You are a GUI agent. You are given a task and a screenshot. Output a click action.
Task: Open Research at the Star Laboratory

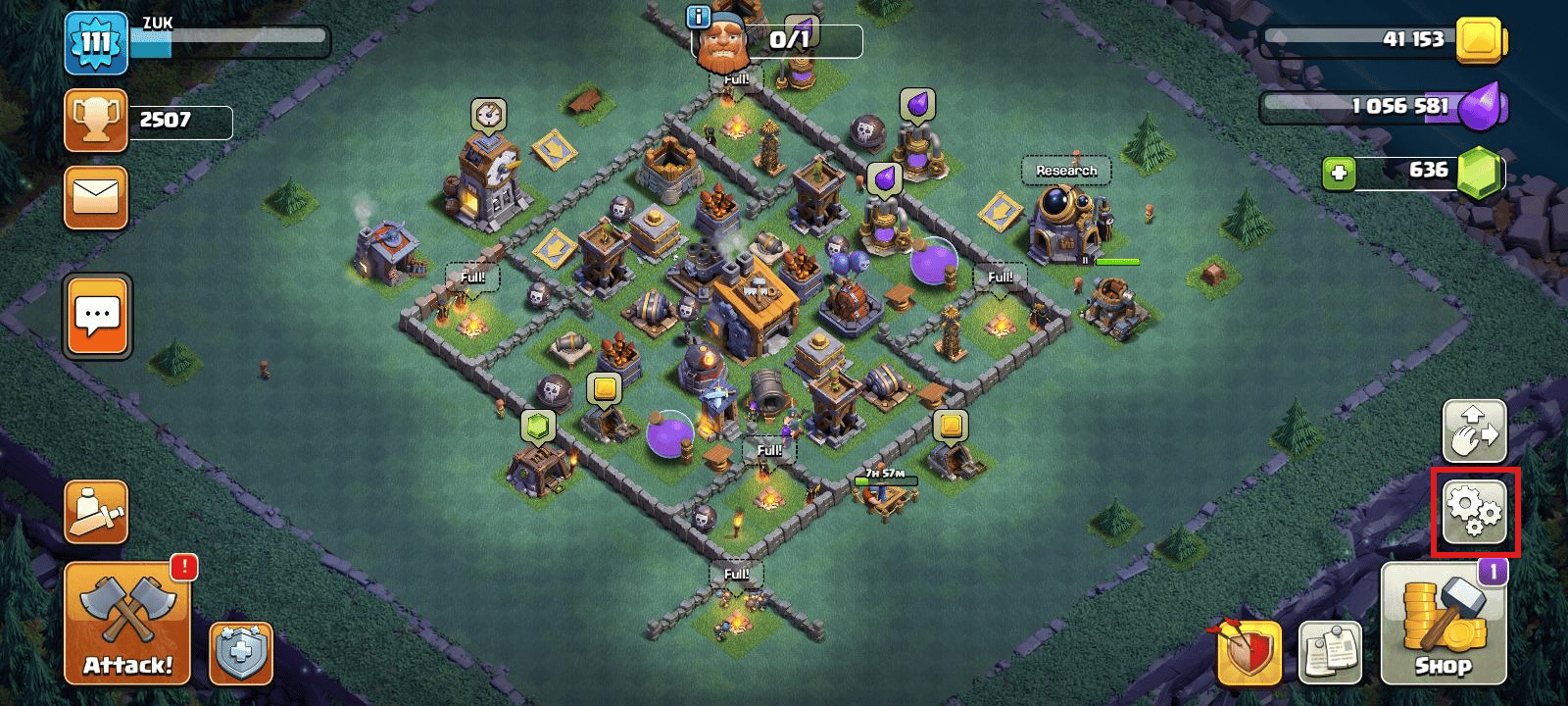(x=1067, y=170)
